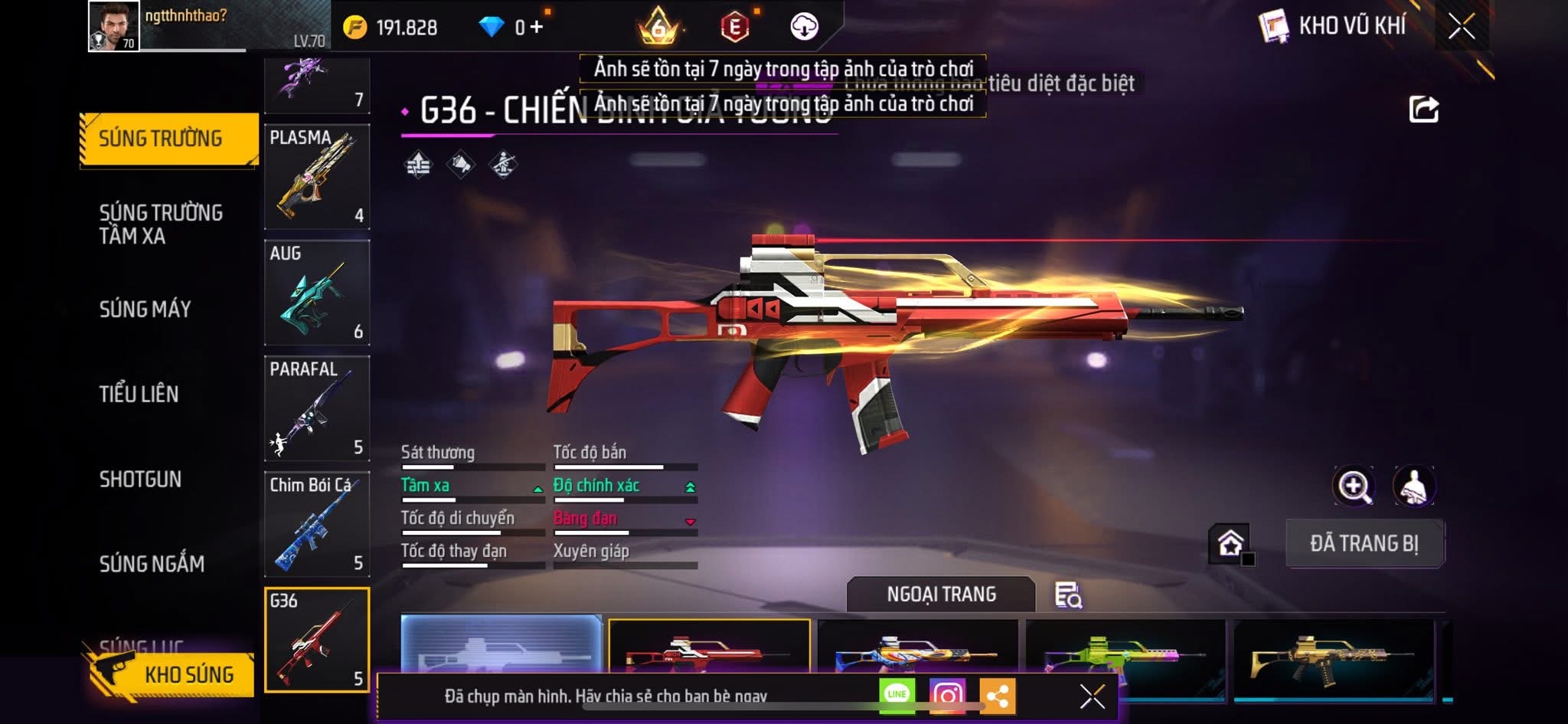Image resolution: width=1568 pixels, height=724 pixels.
Task: Choose the Tiểu Liên category
Action: tap(139, 394)
